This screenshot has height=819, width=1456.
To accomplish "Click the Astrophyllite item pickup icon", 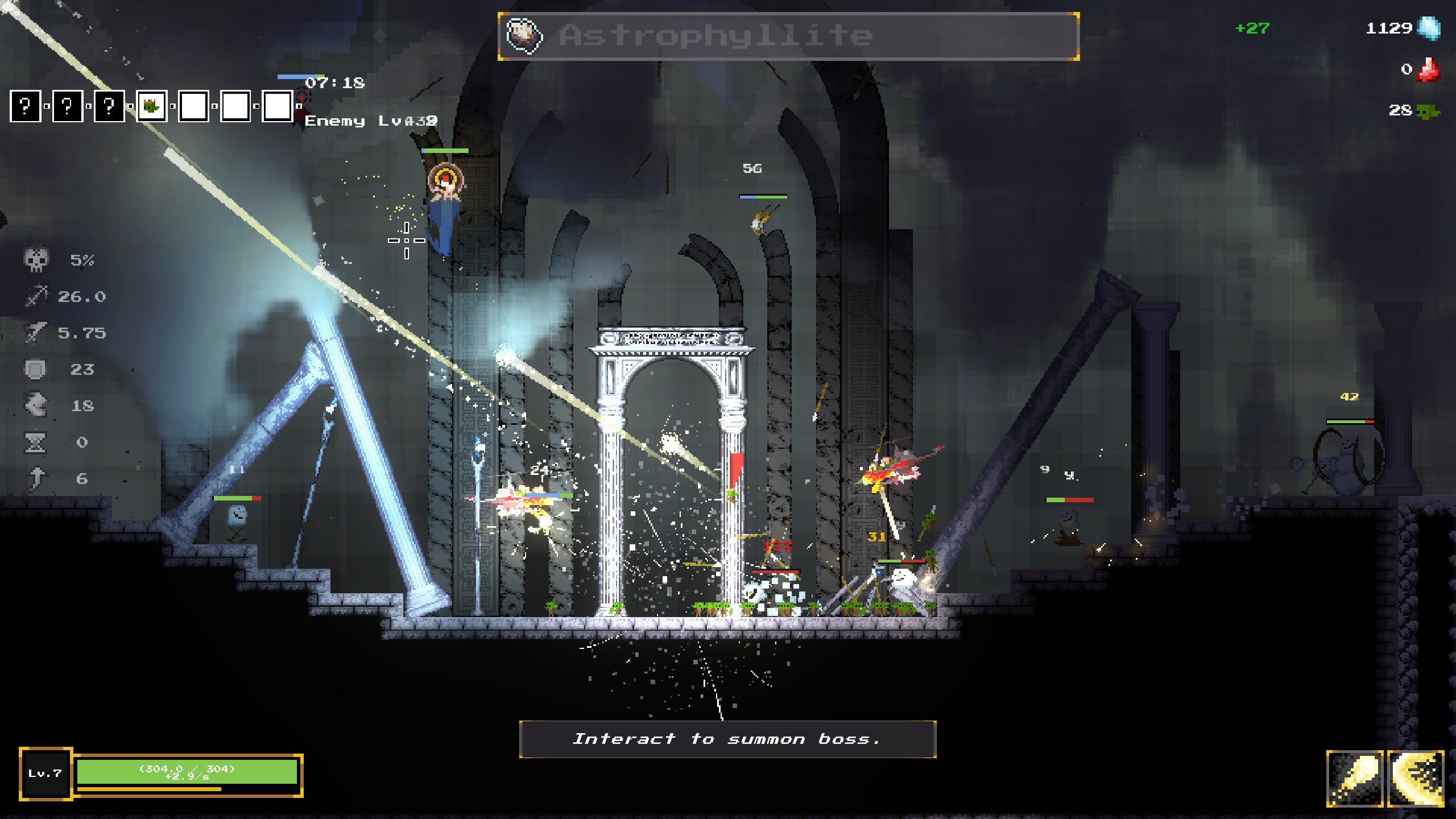I will point(524,35).
